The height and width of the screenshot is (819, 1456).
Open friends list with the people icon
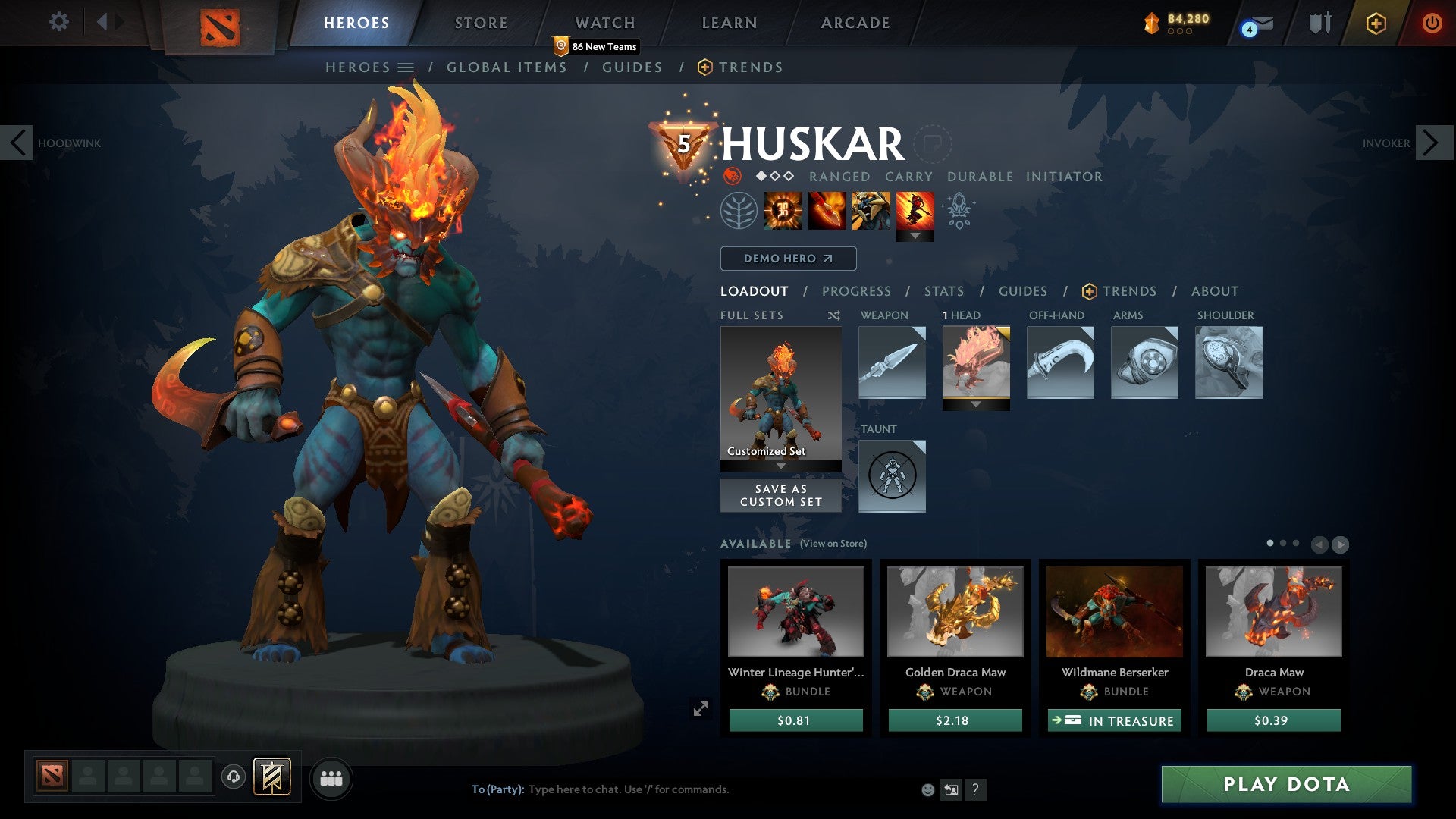tap(331, 777)
